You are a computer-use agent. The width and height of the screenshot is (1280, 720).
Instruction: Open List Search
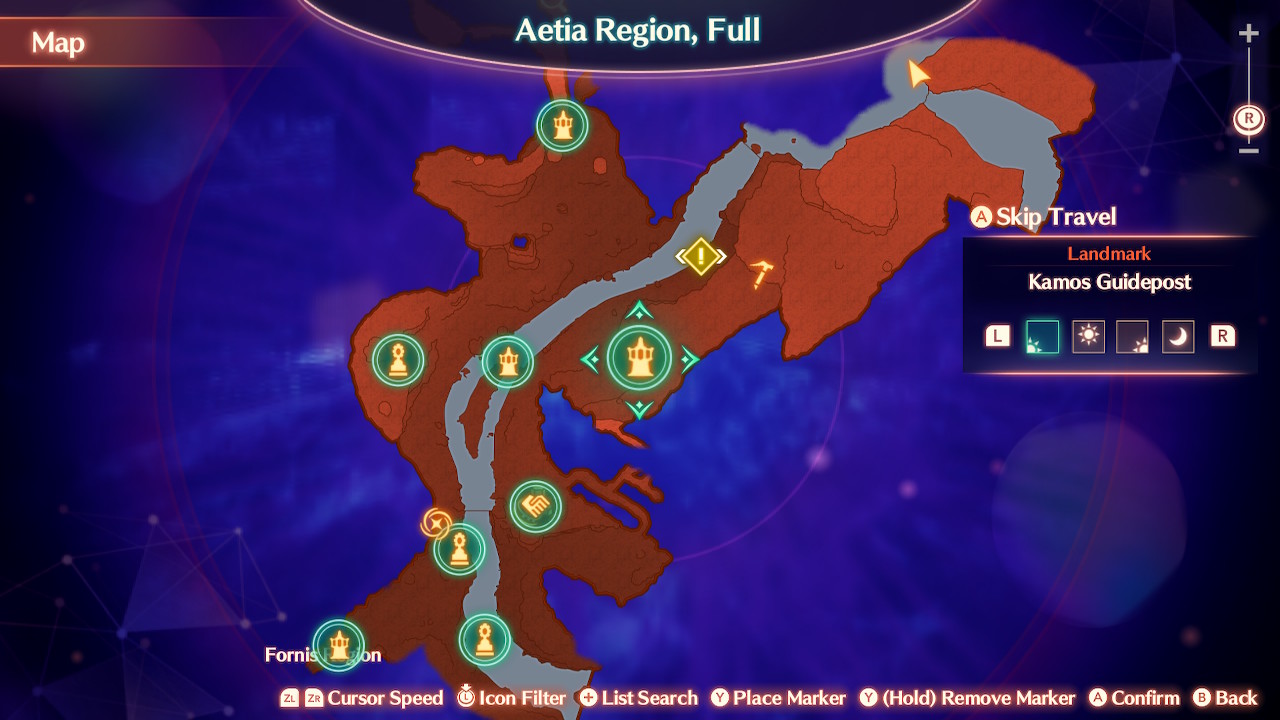coord(639,698)
